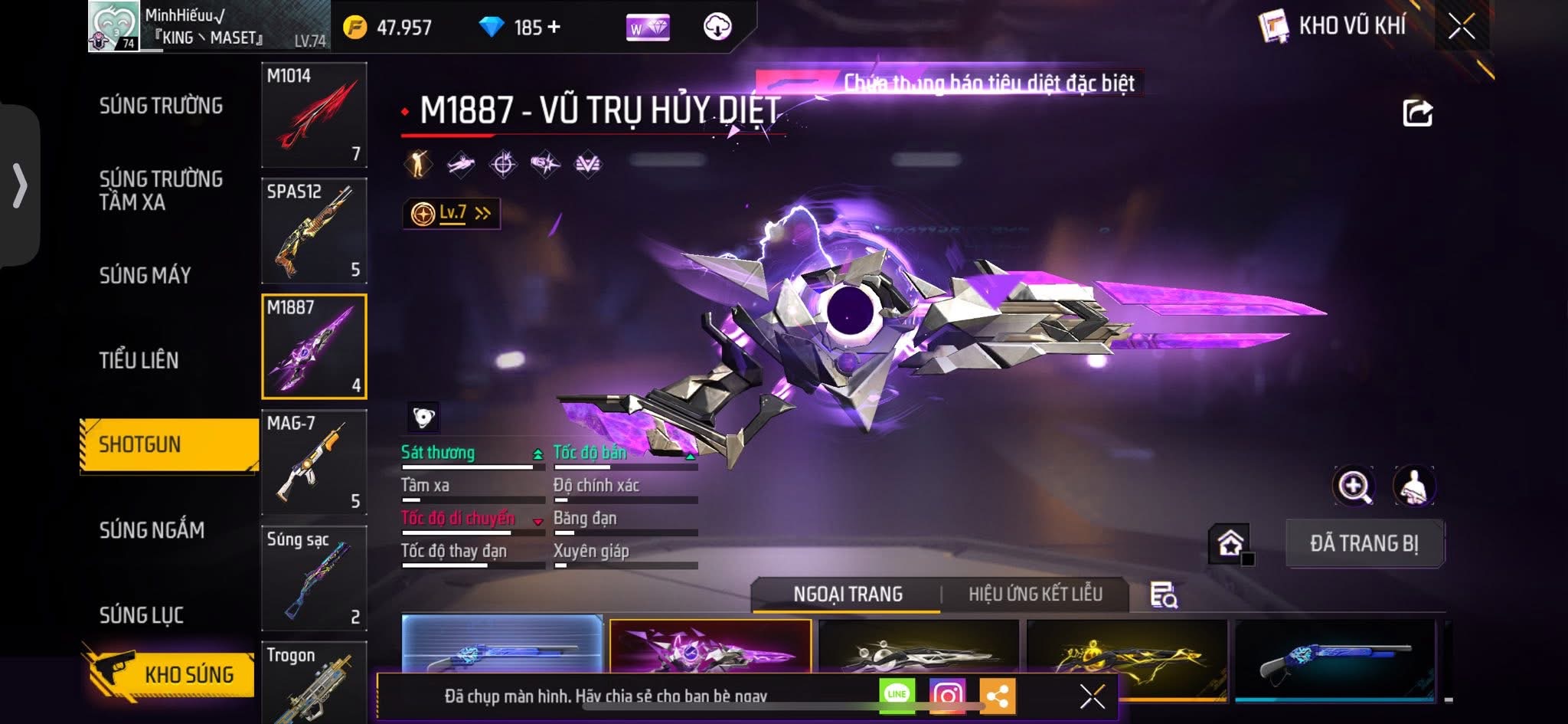Choose the Súng sạc weapon tile

coord(314,578)
